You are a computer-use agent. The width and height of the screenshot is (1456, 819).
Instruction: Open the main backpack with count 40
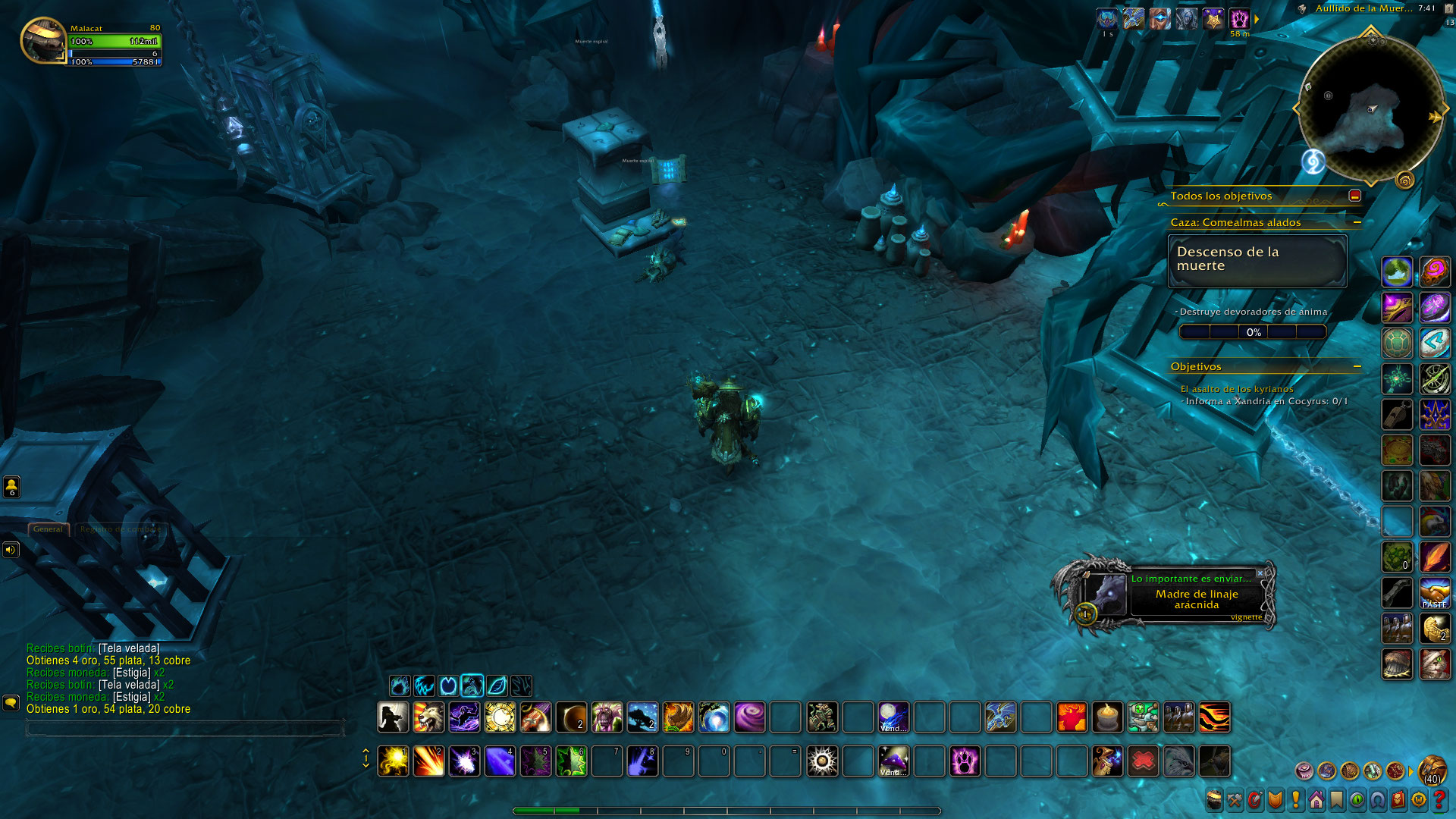1432,770
